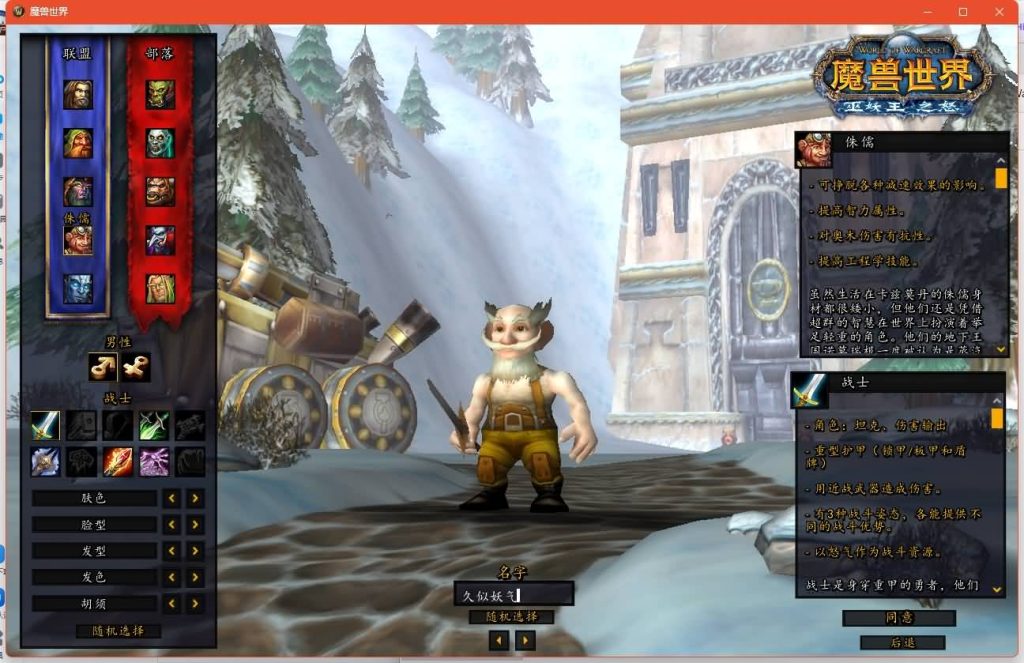Randomize appearance with left panel 随机选择 button

pyautogui.click(x=118, y=631)
